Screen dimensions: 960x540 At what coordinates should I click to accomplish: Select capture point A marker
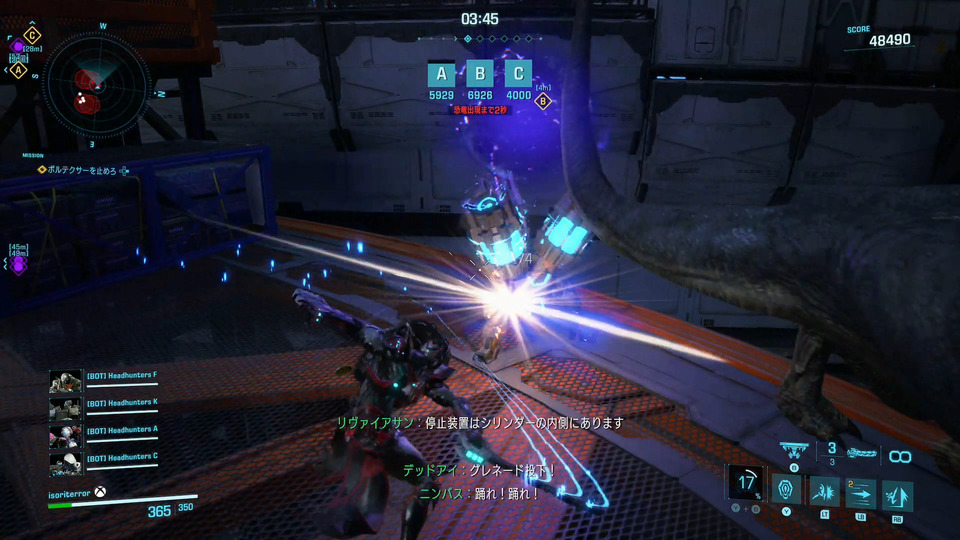(x=441, y=73)
